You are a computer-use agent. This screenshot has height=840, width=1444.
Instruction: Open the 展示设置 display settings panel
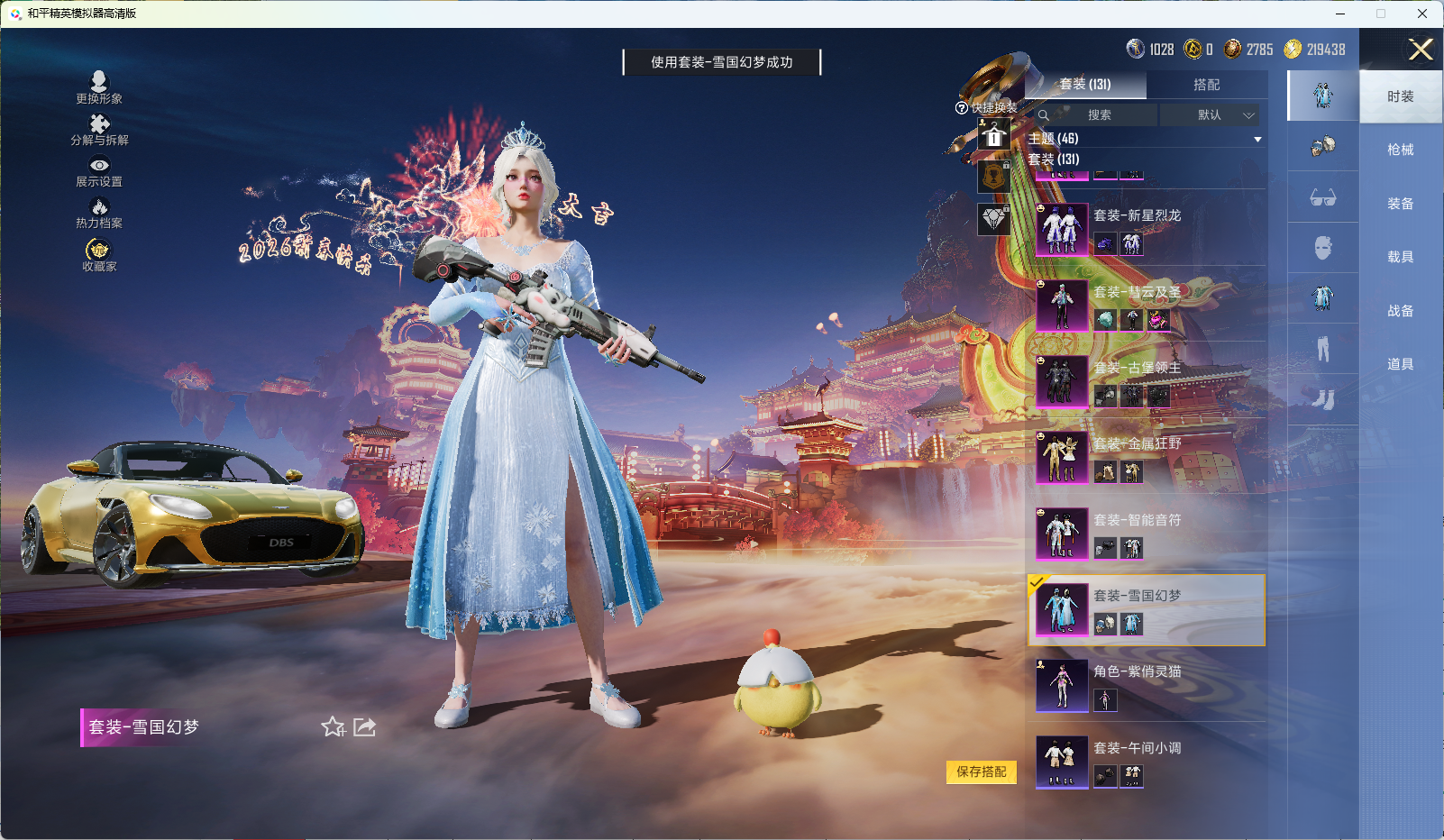(101, 173)
